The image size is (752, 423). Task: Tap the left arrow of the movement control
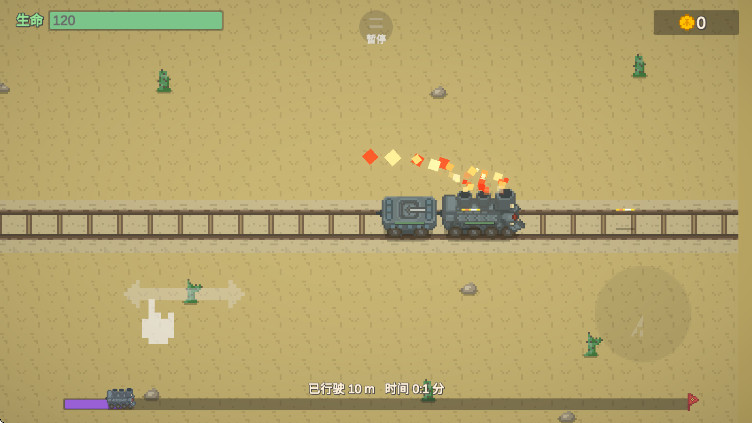pos(135,294)
